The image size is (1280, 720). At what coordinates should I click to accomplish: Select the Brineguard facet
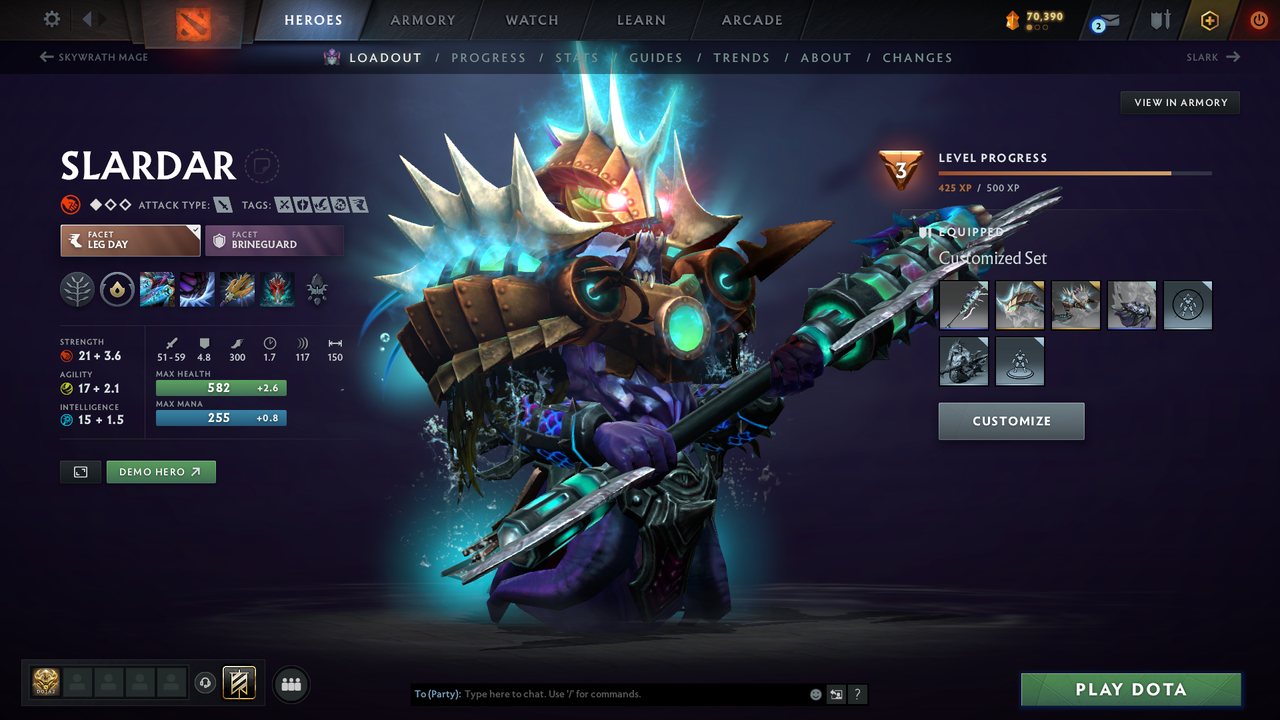(x=275, y=240)
